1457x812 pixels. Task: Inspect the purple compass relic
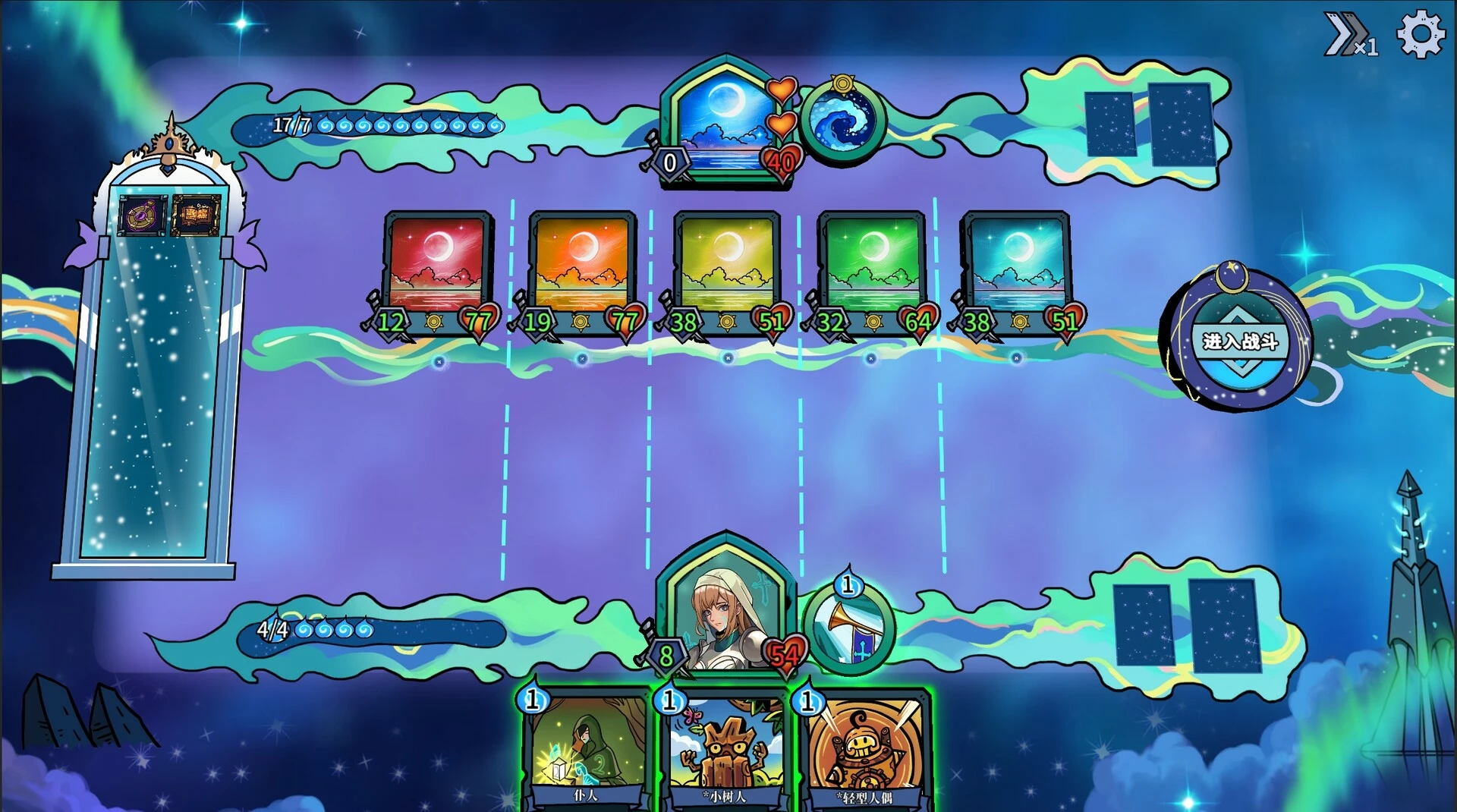pos(141,216)
